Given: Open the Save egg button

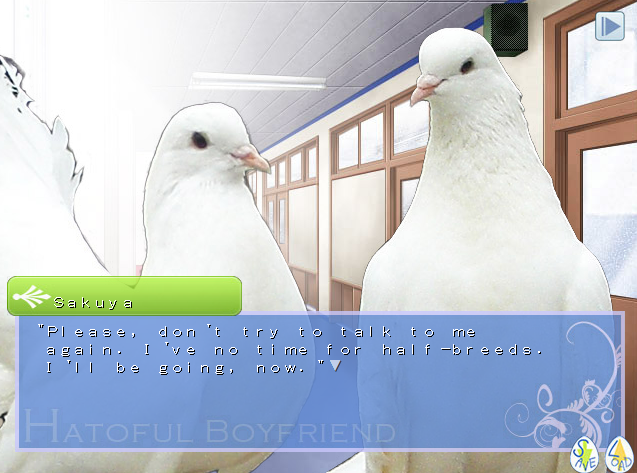Looking at the screenshot, I should [583, 456].
